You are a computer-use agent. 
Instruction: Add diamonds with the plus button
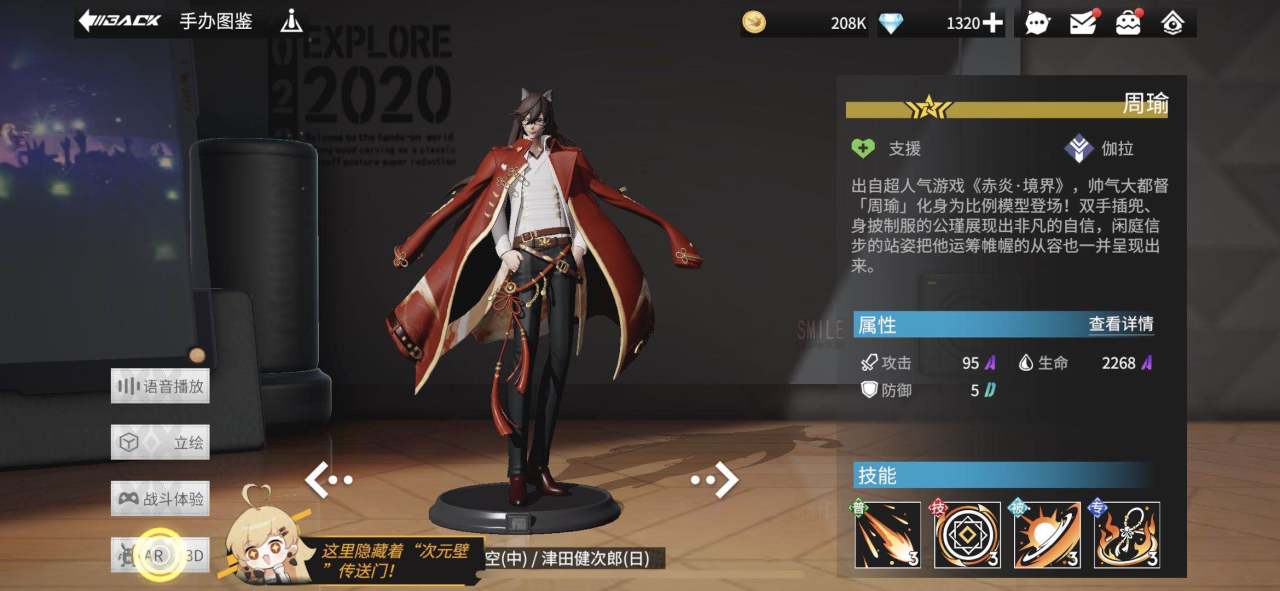tap(992, 23)
